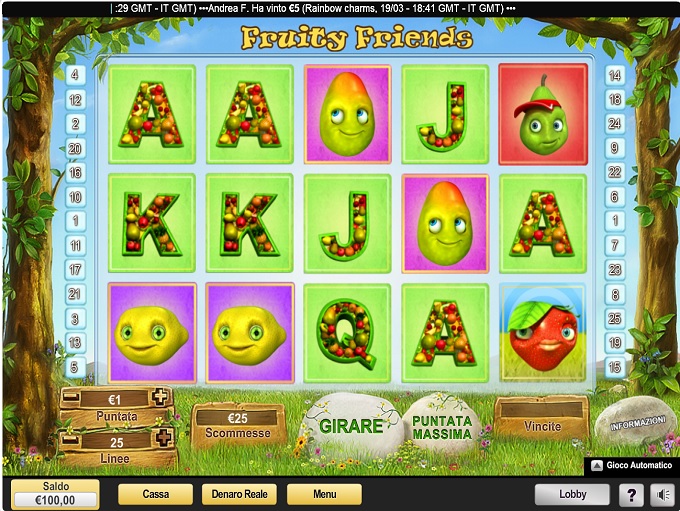
Task: Switch to Denaro Reale mode
Action: 240,494
